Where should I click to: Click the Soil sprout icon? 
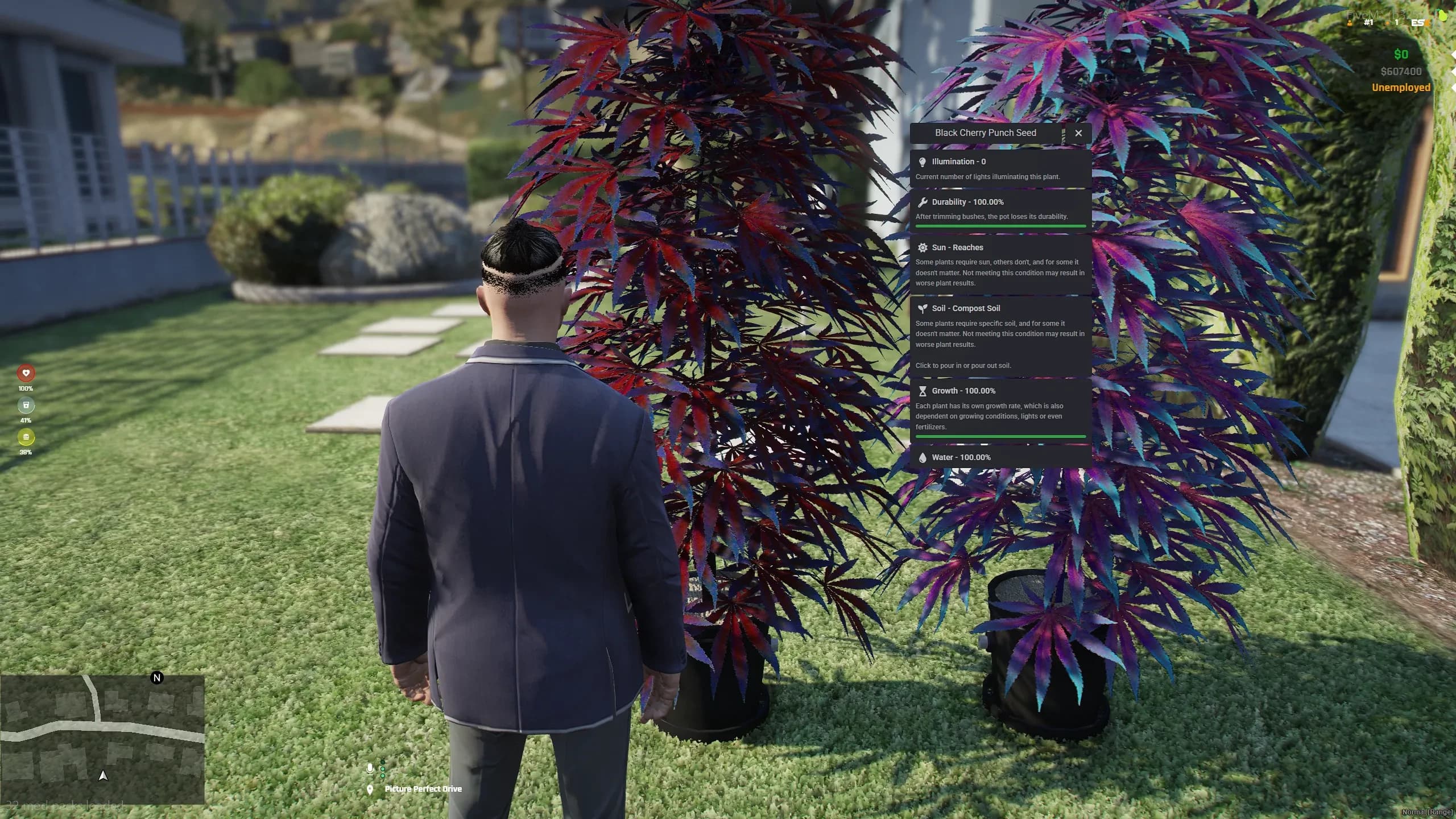[x=924, y=308]
